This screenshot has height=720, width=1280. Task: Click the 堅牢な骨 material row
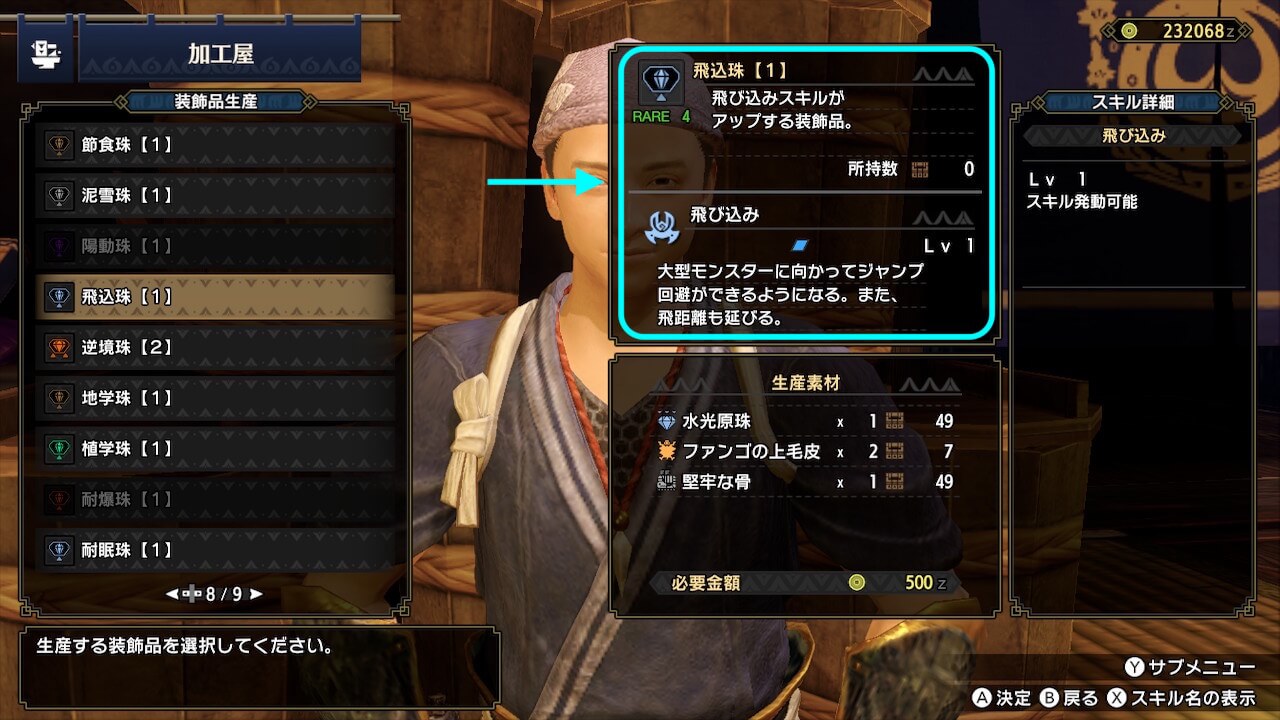point(805,482)
